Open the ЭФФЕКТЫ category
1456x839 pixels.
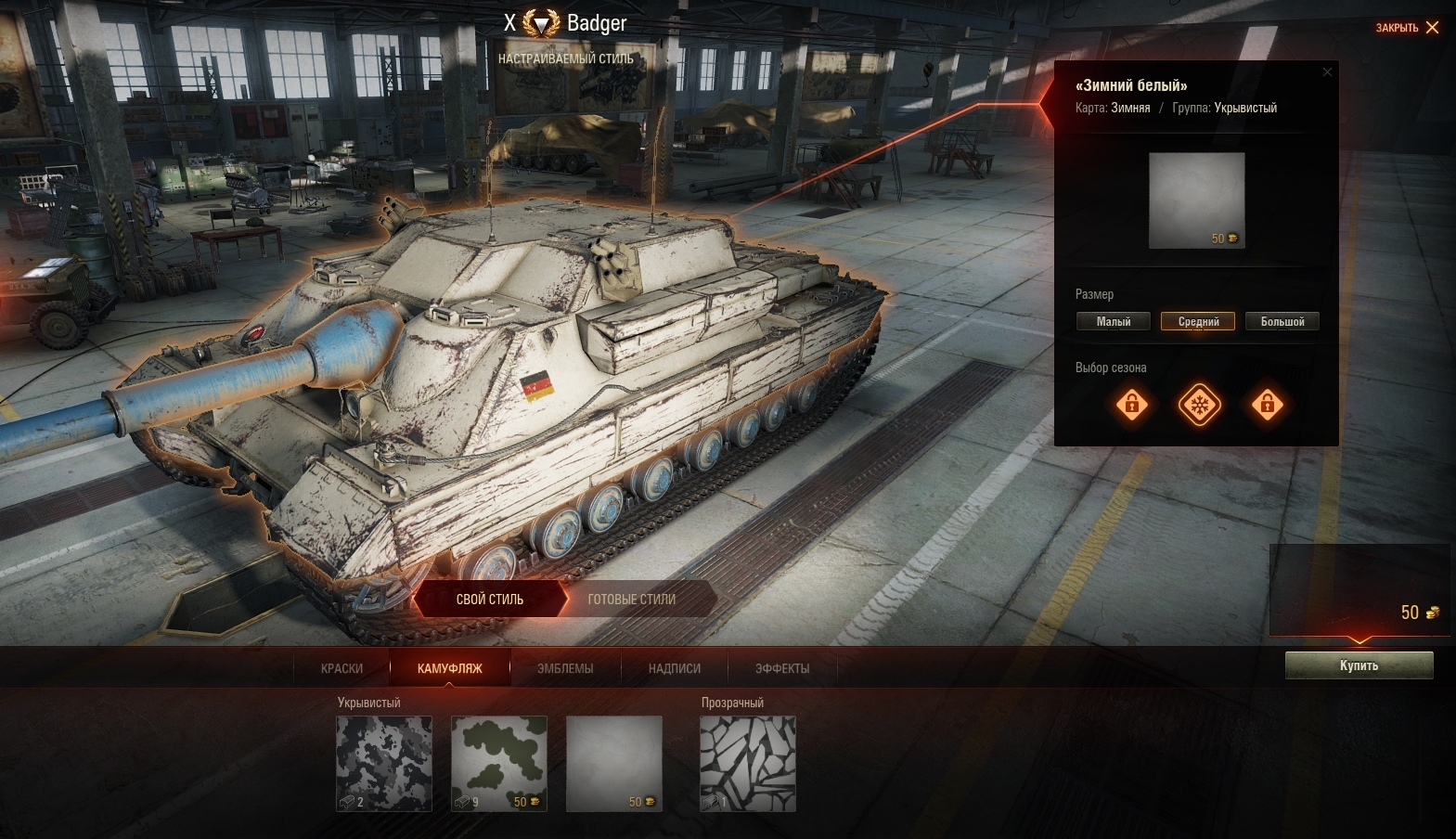click(x=782, y=668)
